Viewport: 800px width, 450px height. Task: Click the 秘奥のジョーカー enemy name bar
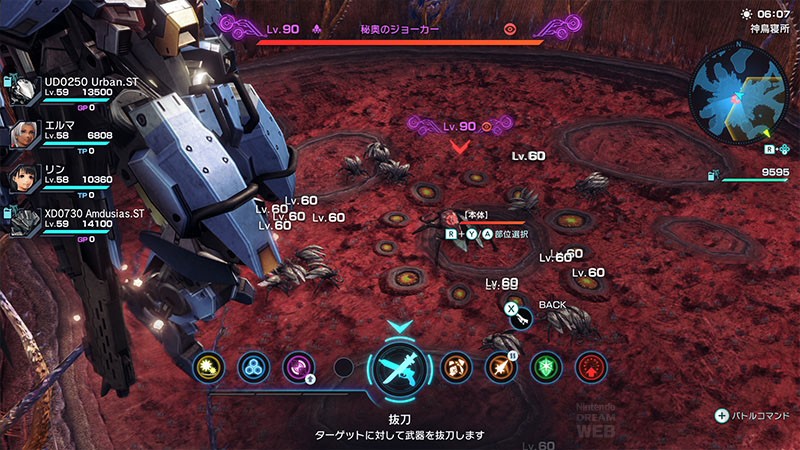coord(400,30)
